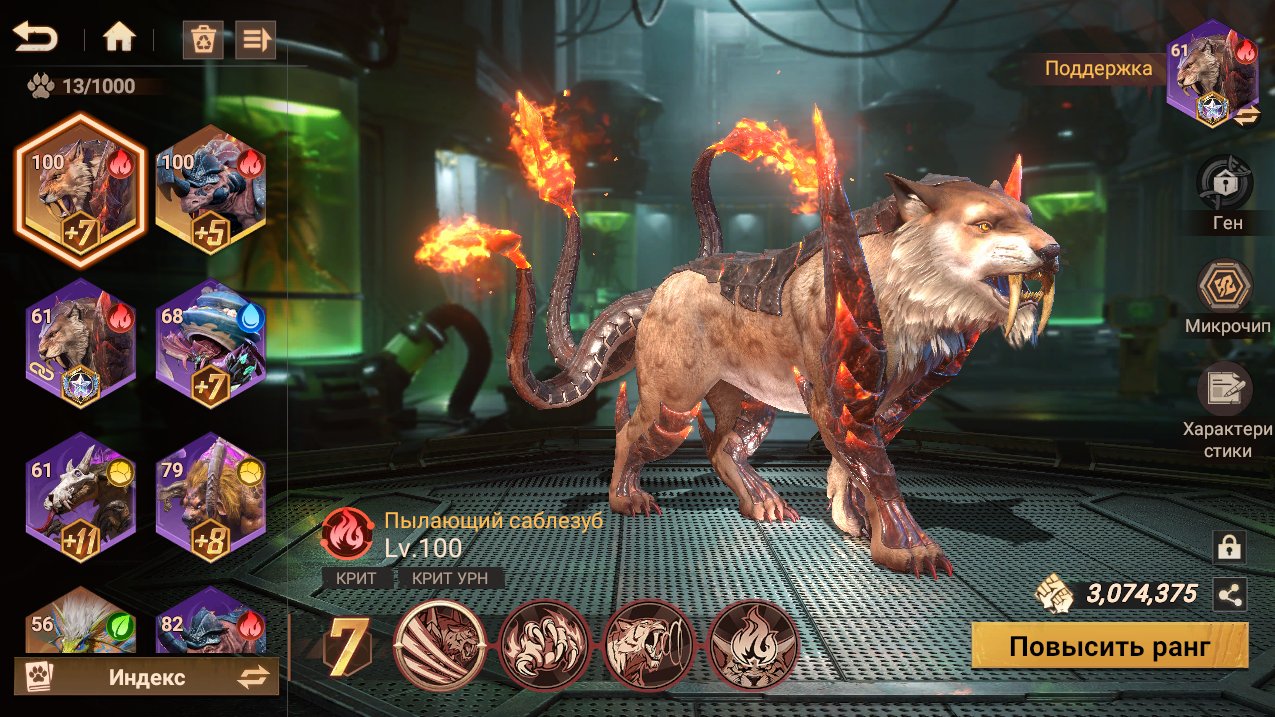1275x717 pixels.
Task: Show the Характеристики stats panel
Action: (1226, 389)
